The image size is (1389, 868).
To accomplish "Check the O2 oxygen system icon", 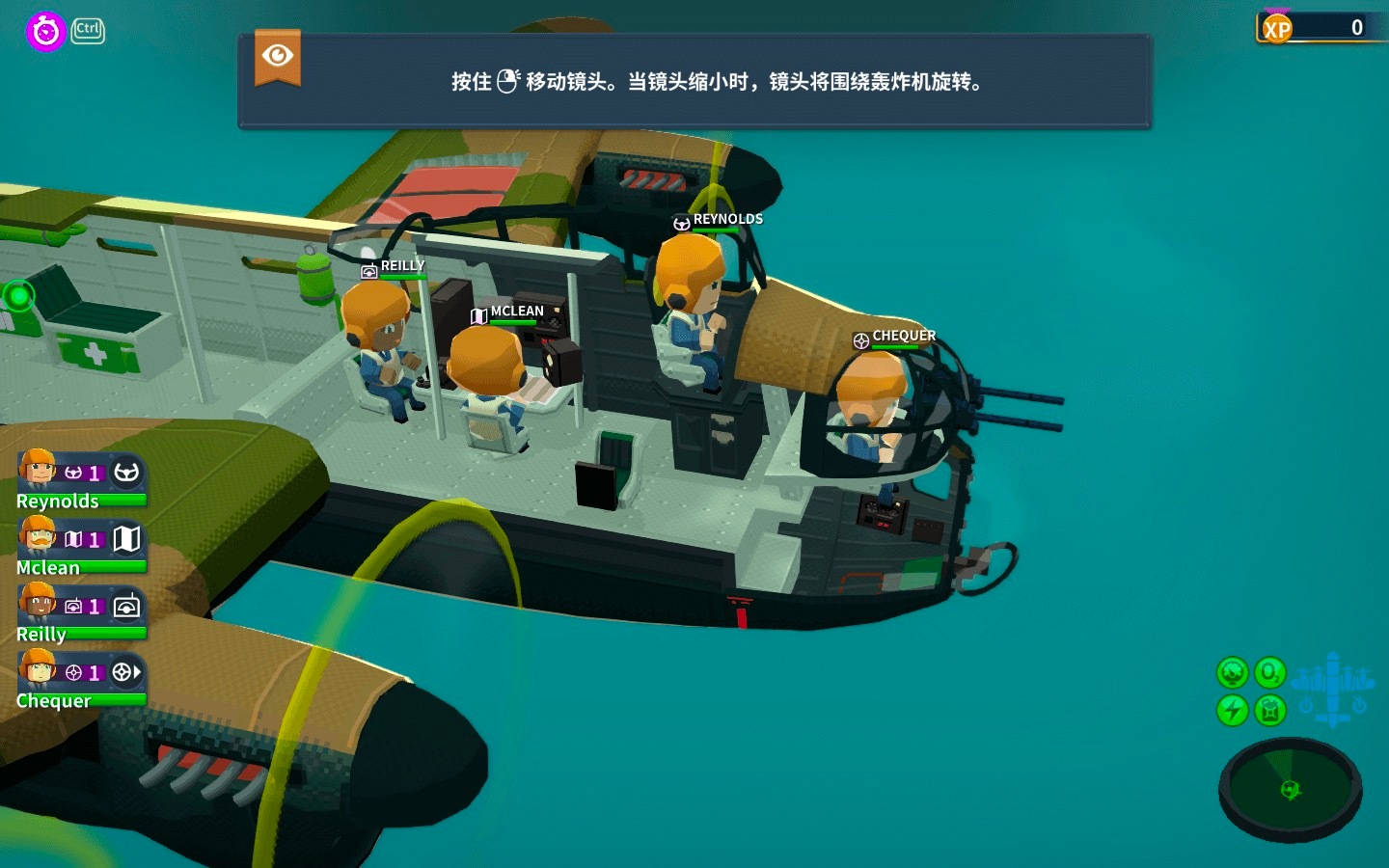I will pyautogui.click(x=1269, y=672).
